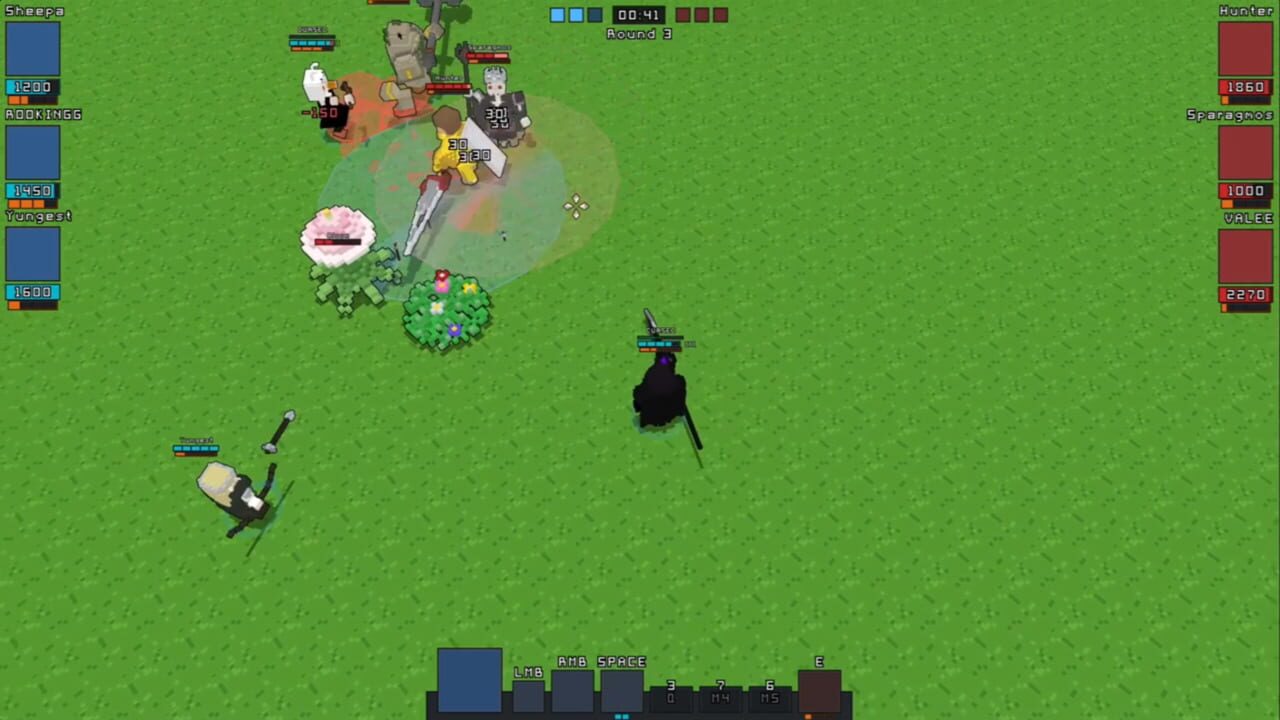Open VALEE's player portrait
Image resolution: width=1280 pixels, height=720 pixels.
click(x=1247, y=255)
